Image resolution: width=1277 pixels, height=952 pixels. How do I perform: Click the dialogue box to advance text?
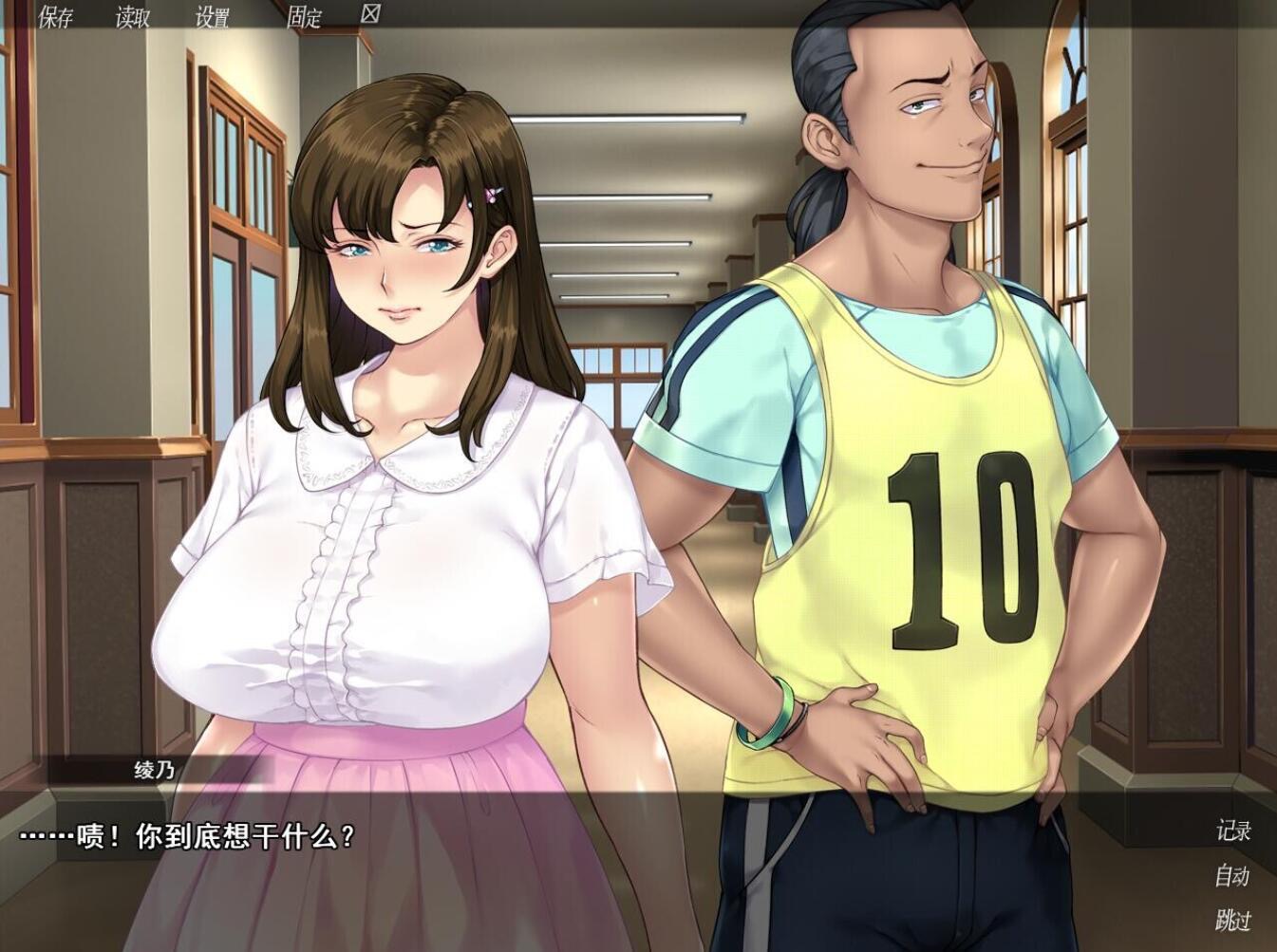pyautogui.click(x=570, y=864)
